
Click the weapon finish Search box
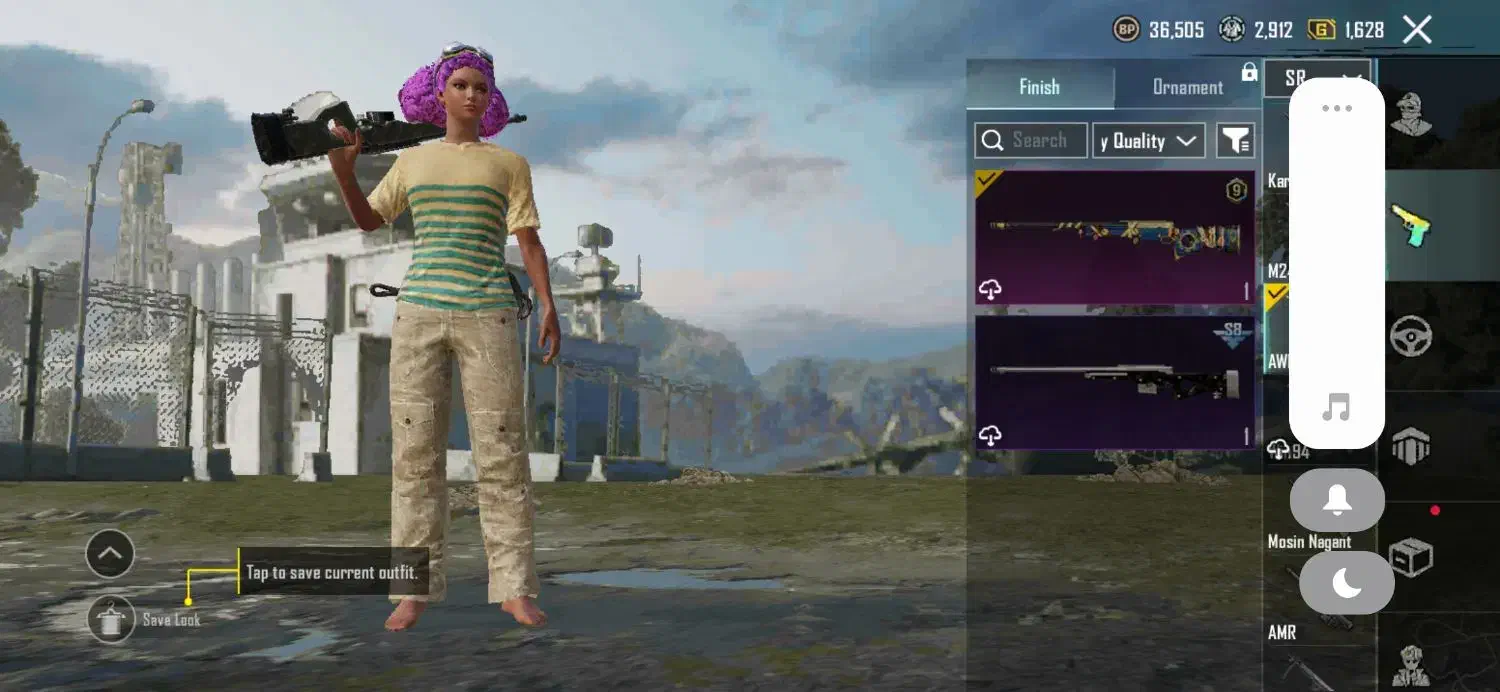1031,141
